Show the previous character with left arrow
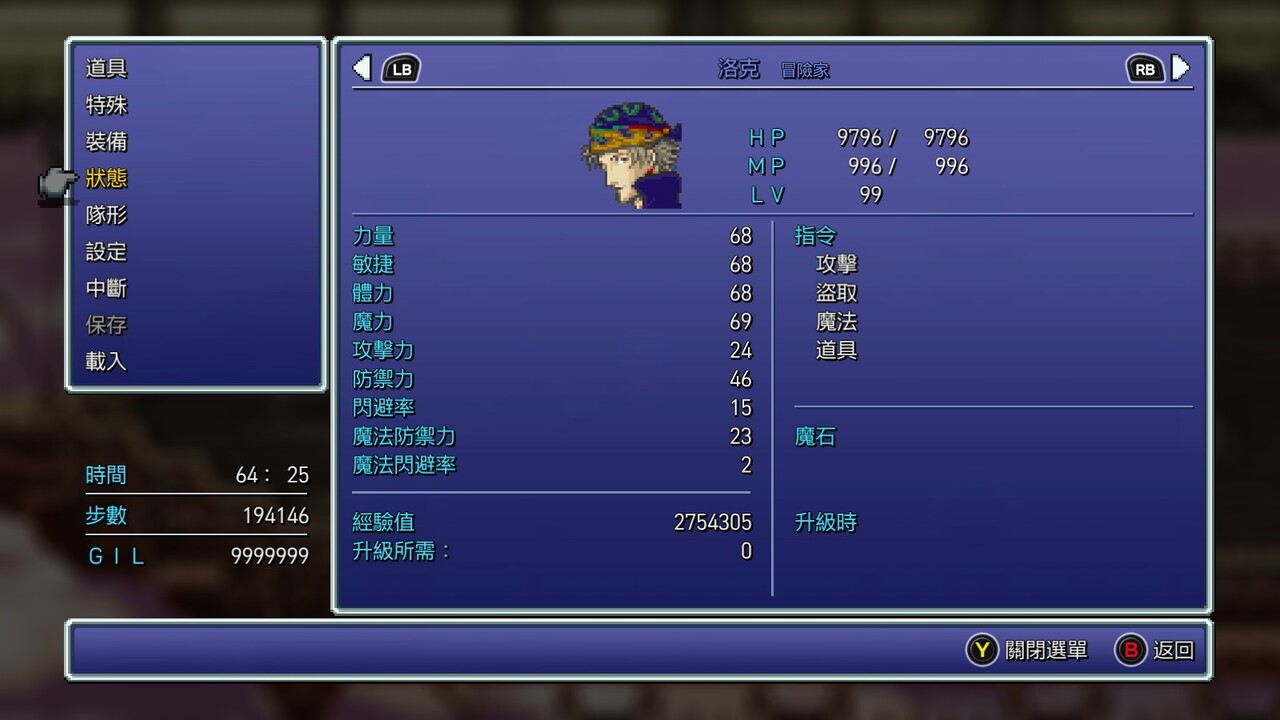 [363, 68]
